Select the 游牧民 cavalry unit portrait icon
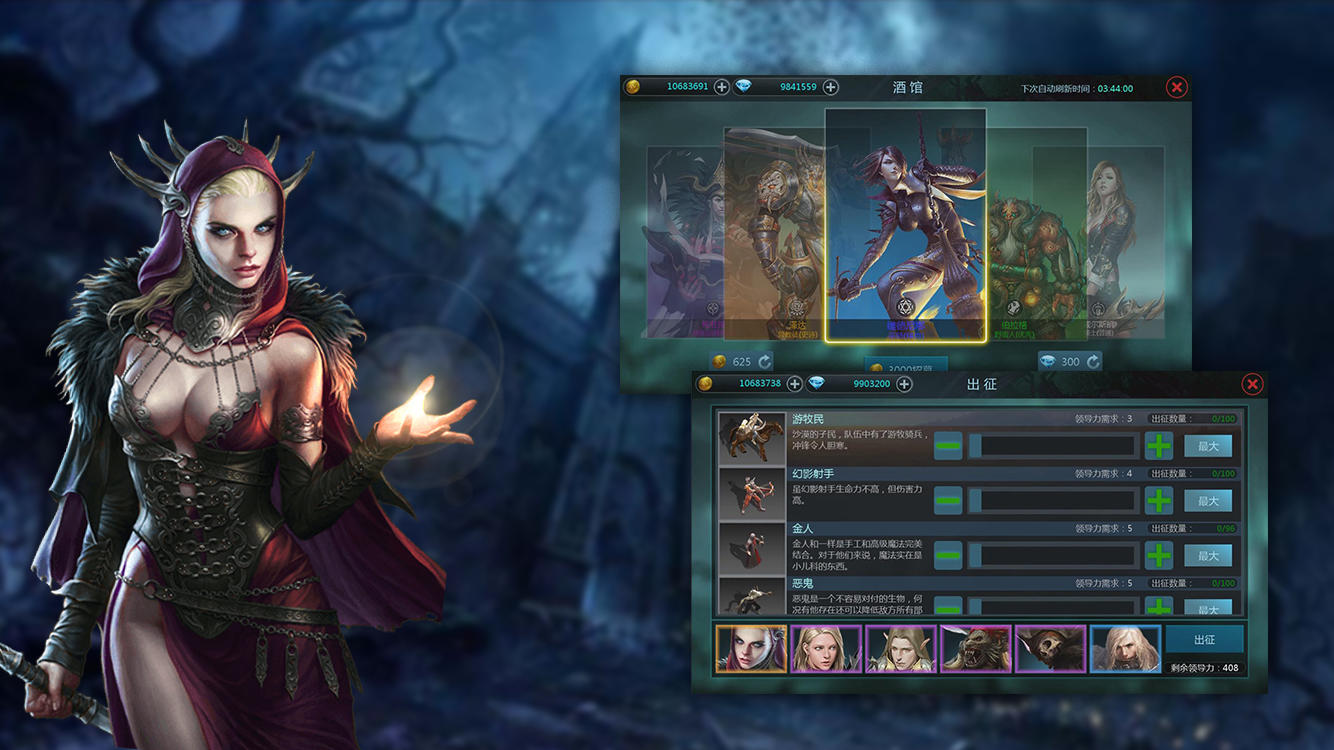1334x750 pixels. pyautogui.click(x=750, y=438)
